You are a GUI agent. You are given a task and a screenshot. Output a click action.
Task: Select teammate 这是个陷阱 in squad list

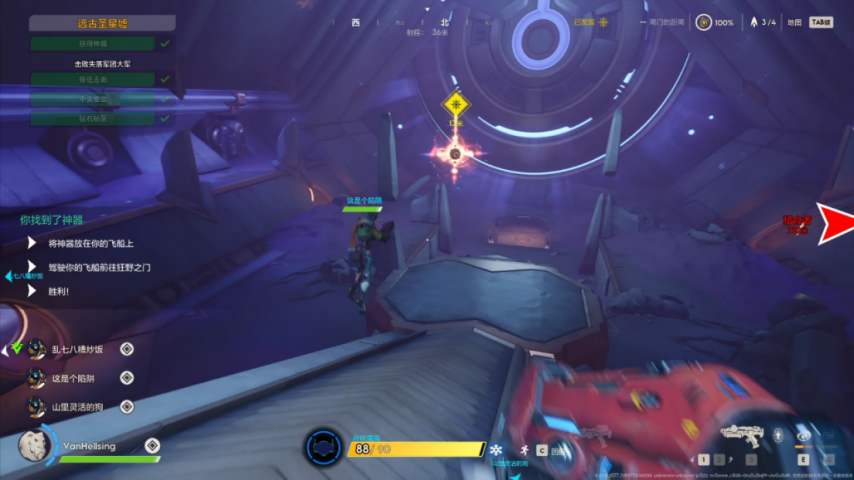tap(76, 378)
